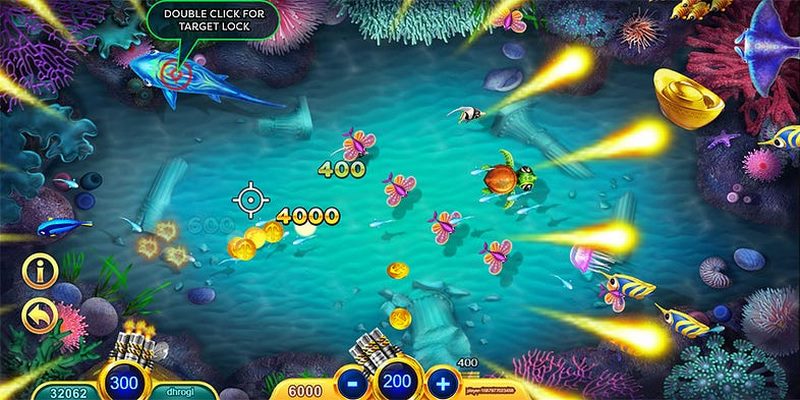Open the info button
The height and width of the screenshot is (400, 800).
coord(41,272)
